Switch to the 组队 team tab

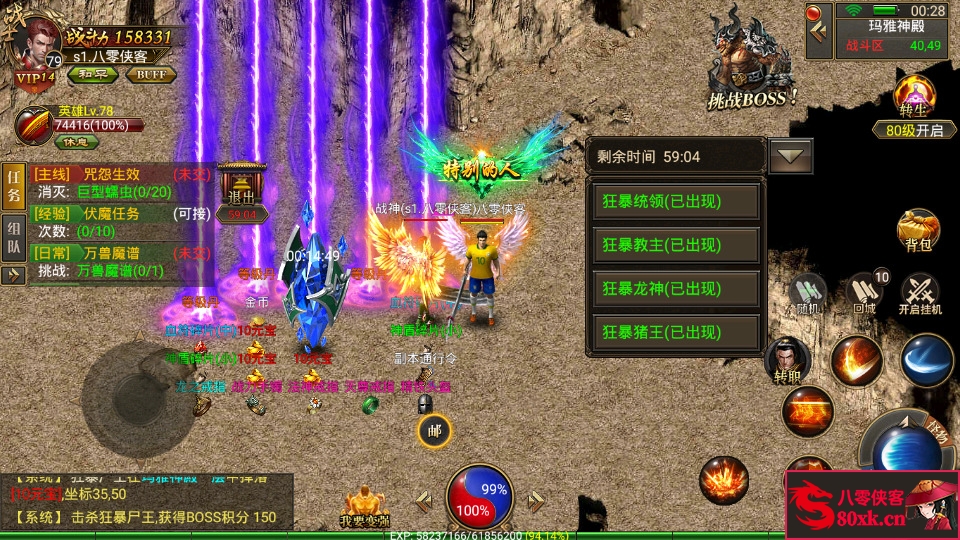coord(14,236)
